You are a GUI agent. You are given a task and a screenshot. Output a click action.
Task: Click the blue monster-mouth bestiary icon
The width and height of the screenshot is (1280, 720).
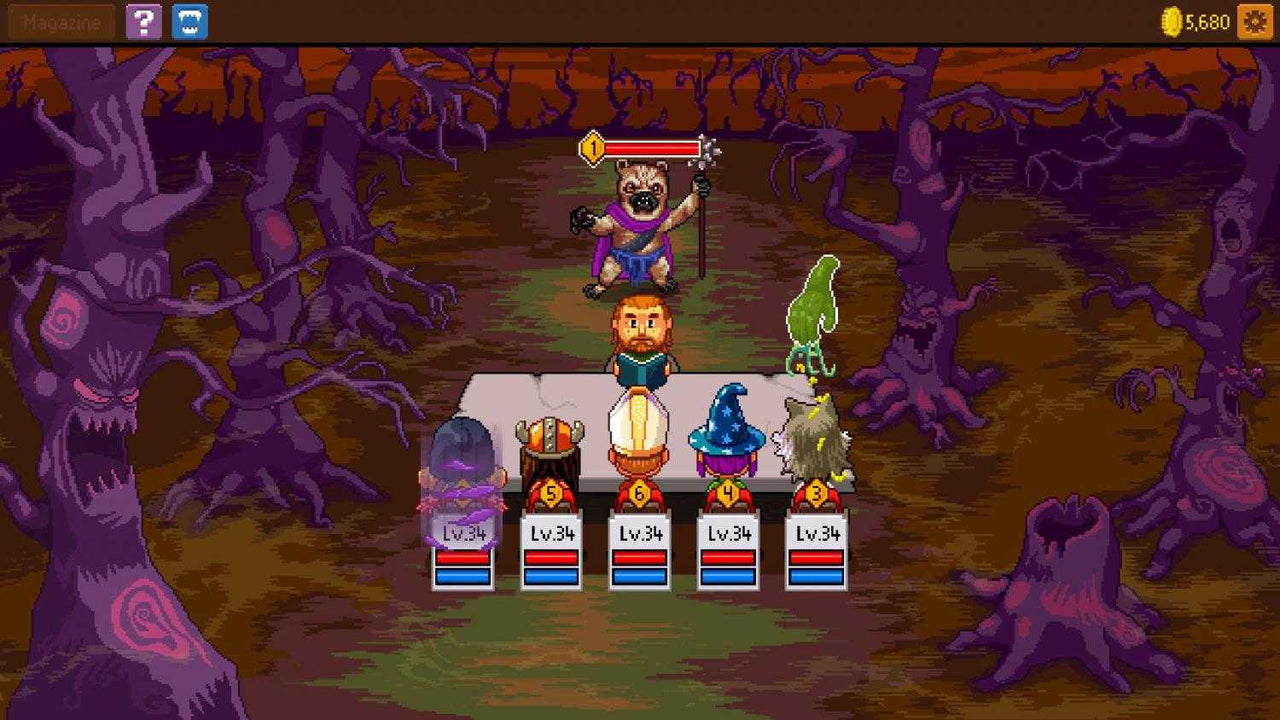coord(189,22)
